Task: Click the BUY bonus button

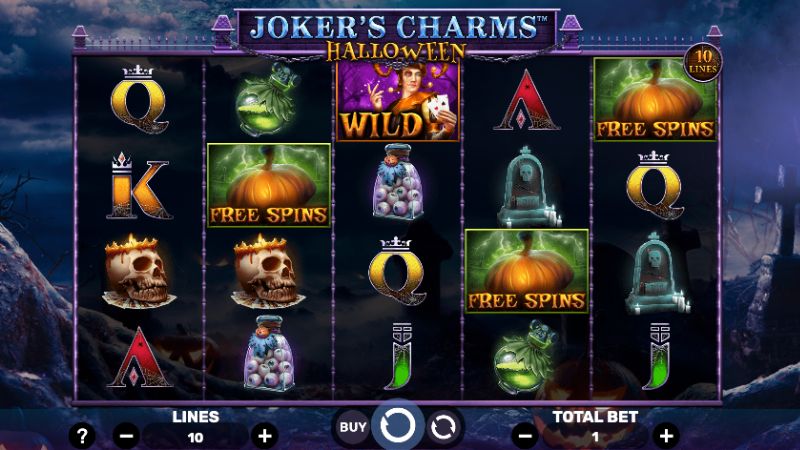Action: [x=351, y=427]
